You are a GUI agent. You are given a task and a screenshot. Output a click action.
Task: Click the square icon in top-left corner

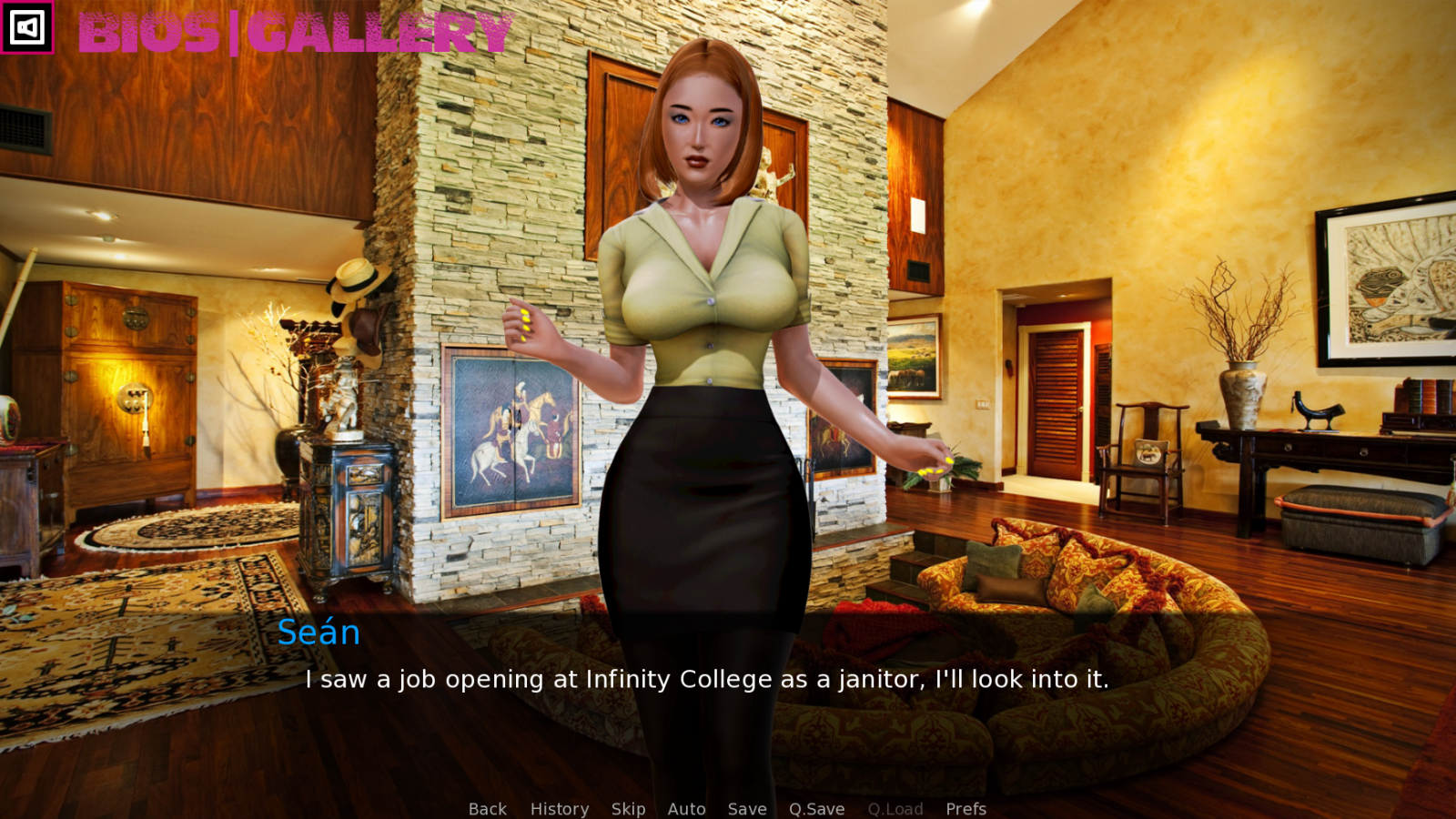26,27
